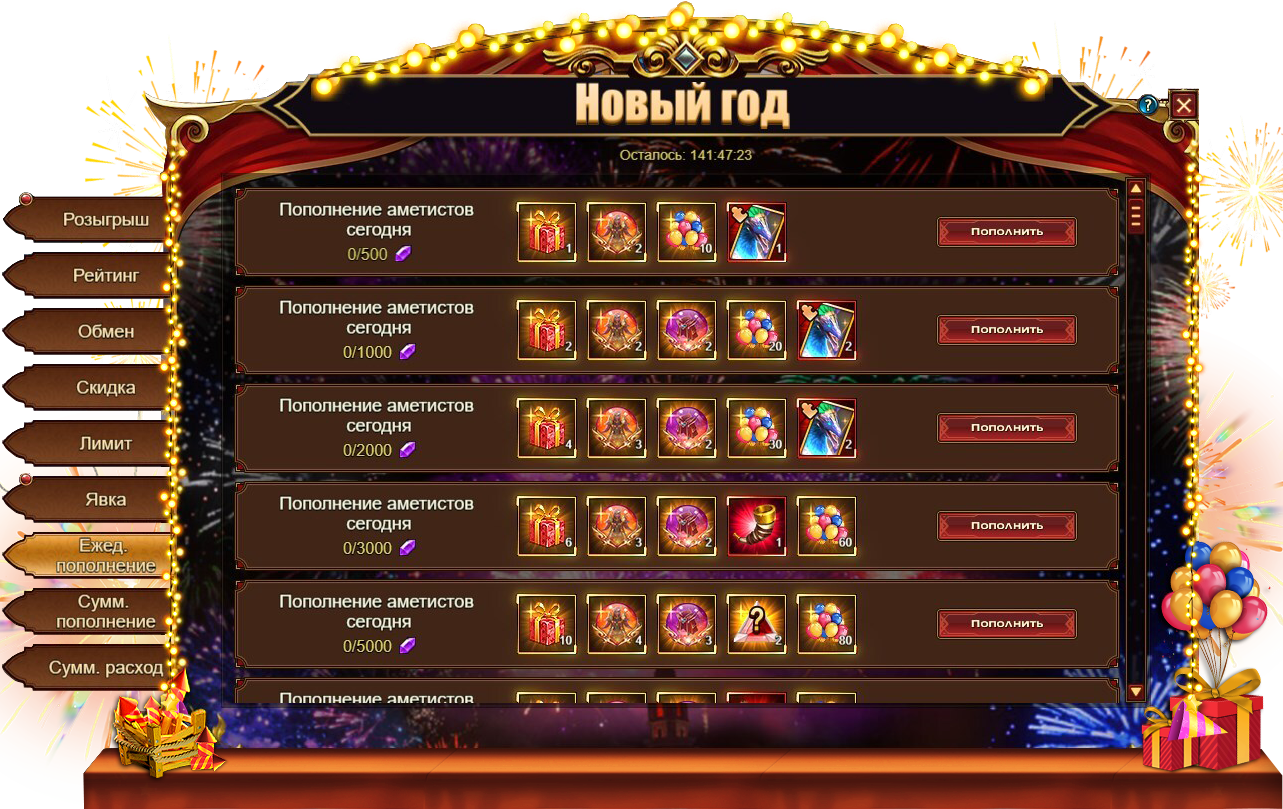Click Пополнить for the 0/500 amethyst tier

1006,231
